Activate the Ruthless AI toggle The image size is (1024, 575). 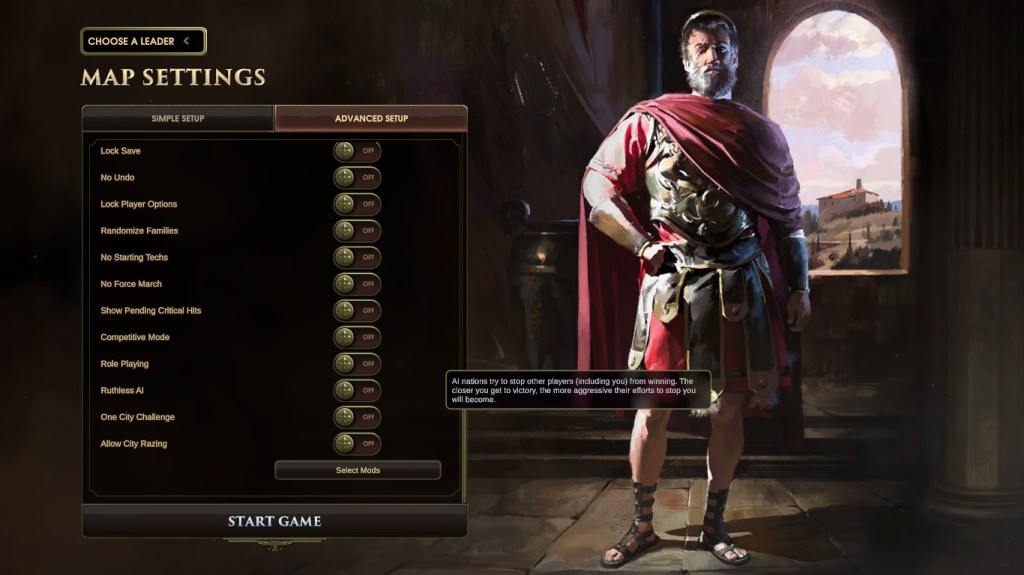tap(357, 390)
